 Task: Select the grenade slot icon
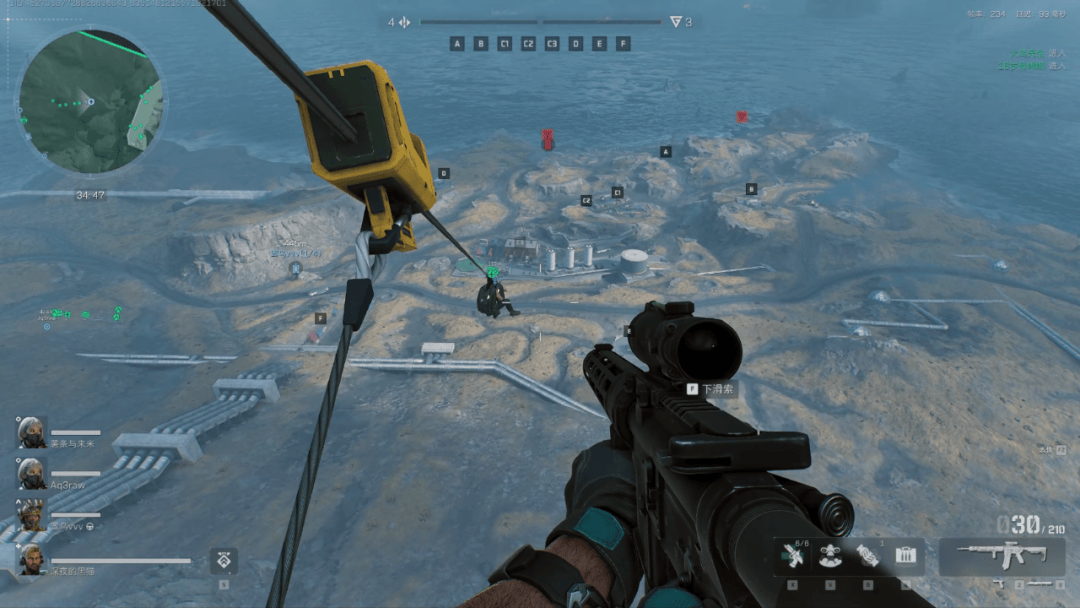[x=867, y=556]
